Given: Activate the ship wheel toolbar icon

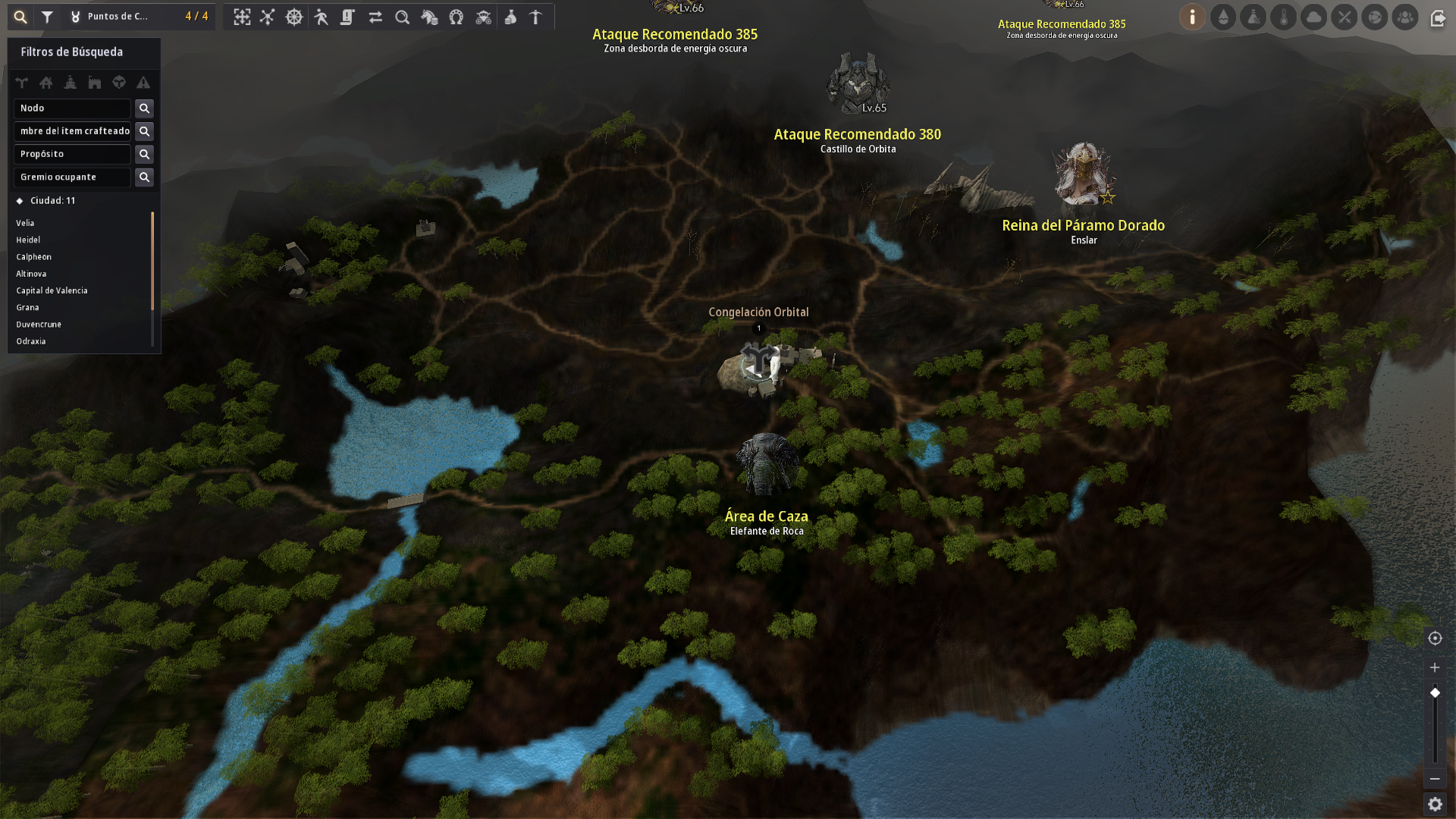Looking at the screenshot, I should tap(294, 17).
